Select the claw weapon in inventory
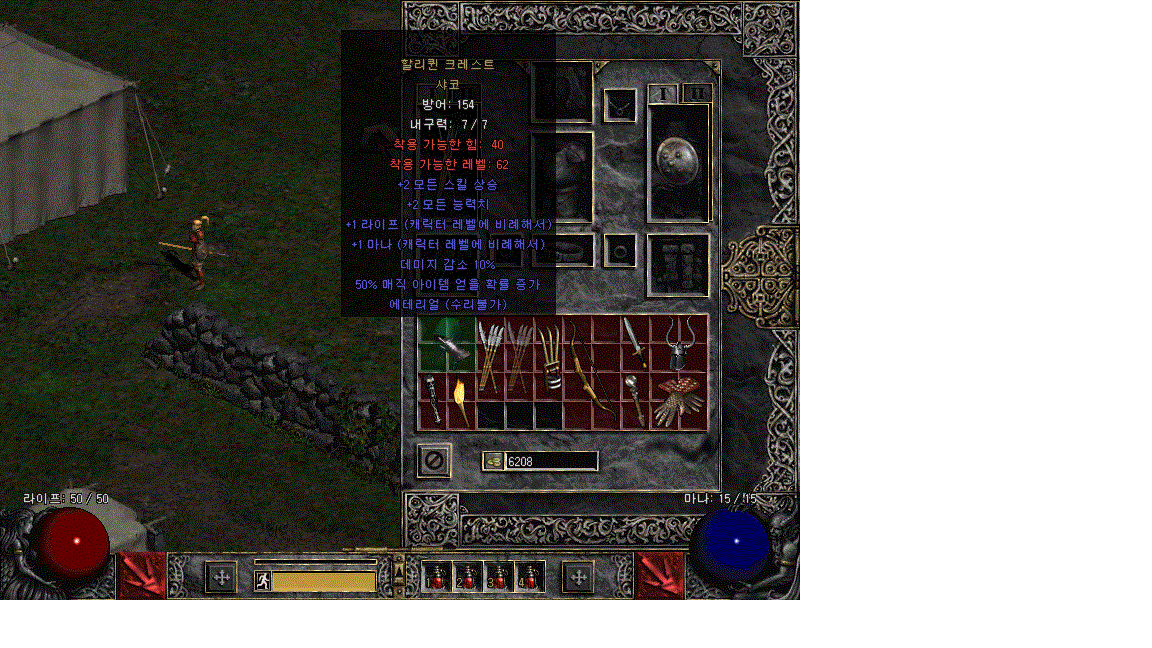 coord(548,357)
